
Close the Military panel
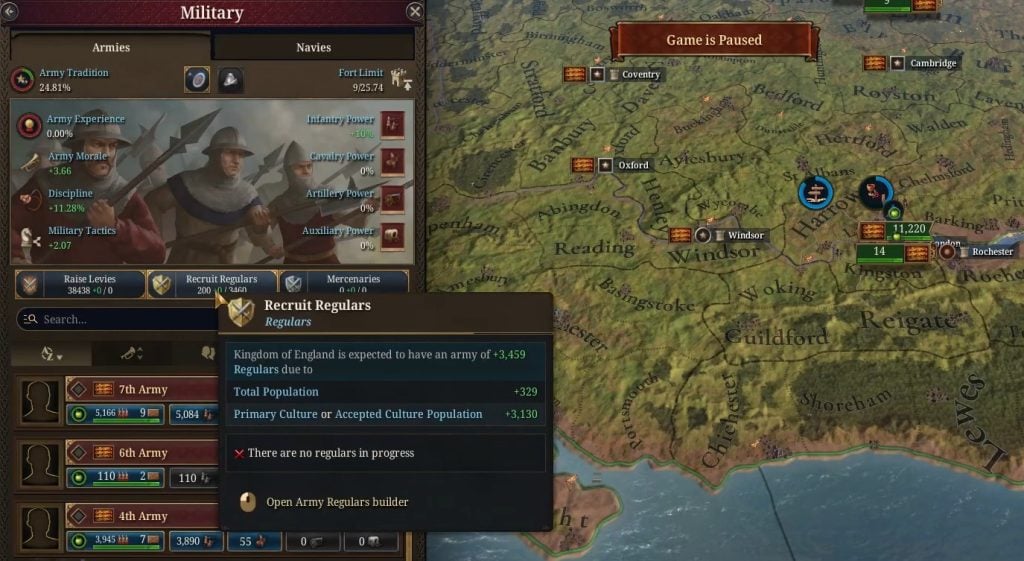tap(415, 12)
